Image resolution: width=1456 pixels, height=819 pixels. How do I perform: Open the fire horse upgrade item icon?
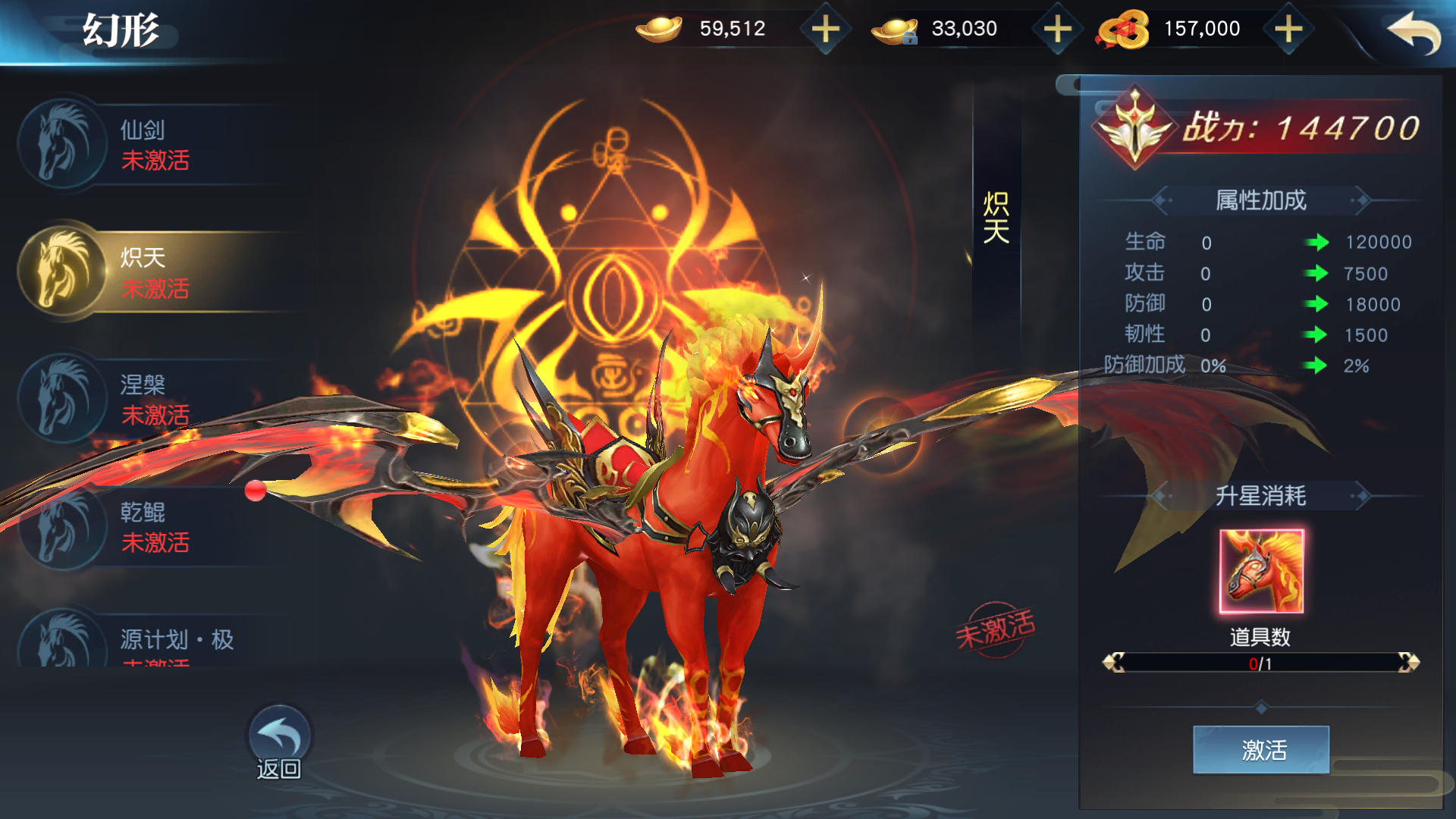pos(1261,571)
